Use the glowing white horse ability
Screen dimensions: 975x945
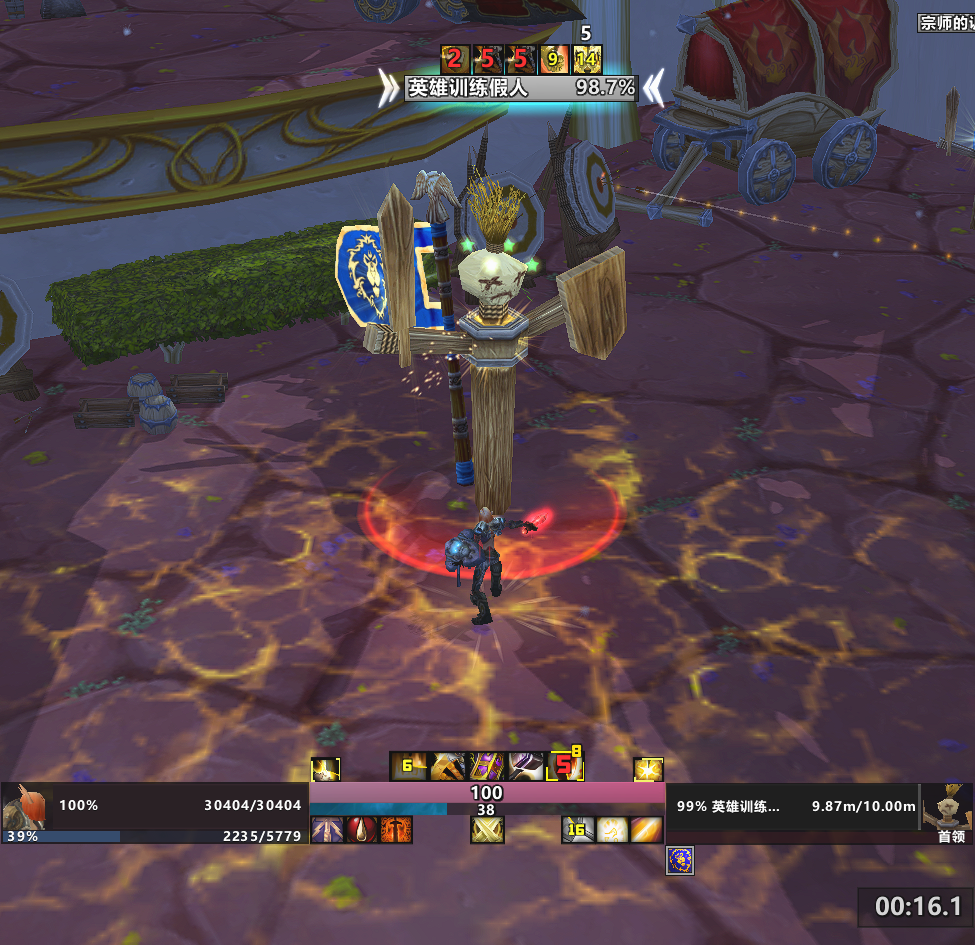click(612, 830)
